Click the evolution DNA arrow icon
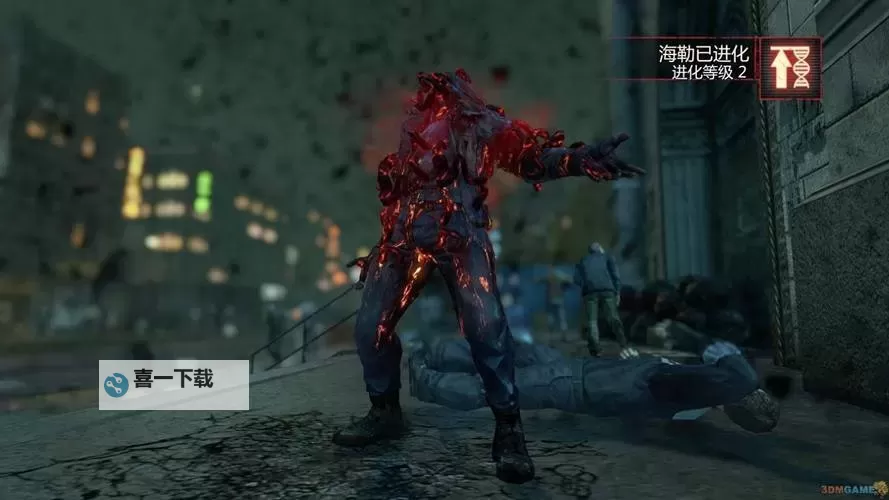The height and width of the screenshot is (500, 889). (x=789, y=69)
